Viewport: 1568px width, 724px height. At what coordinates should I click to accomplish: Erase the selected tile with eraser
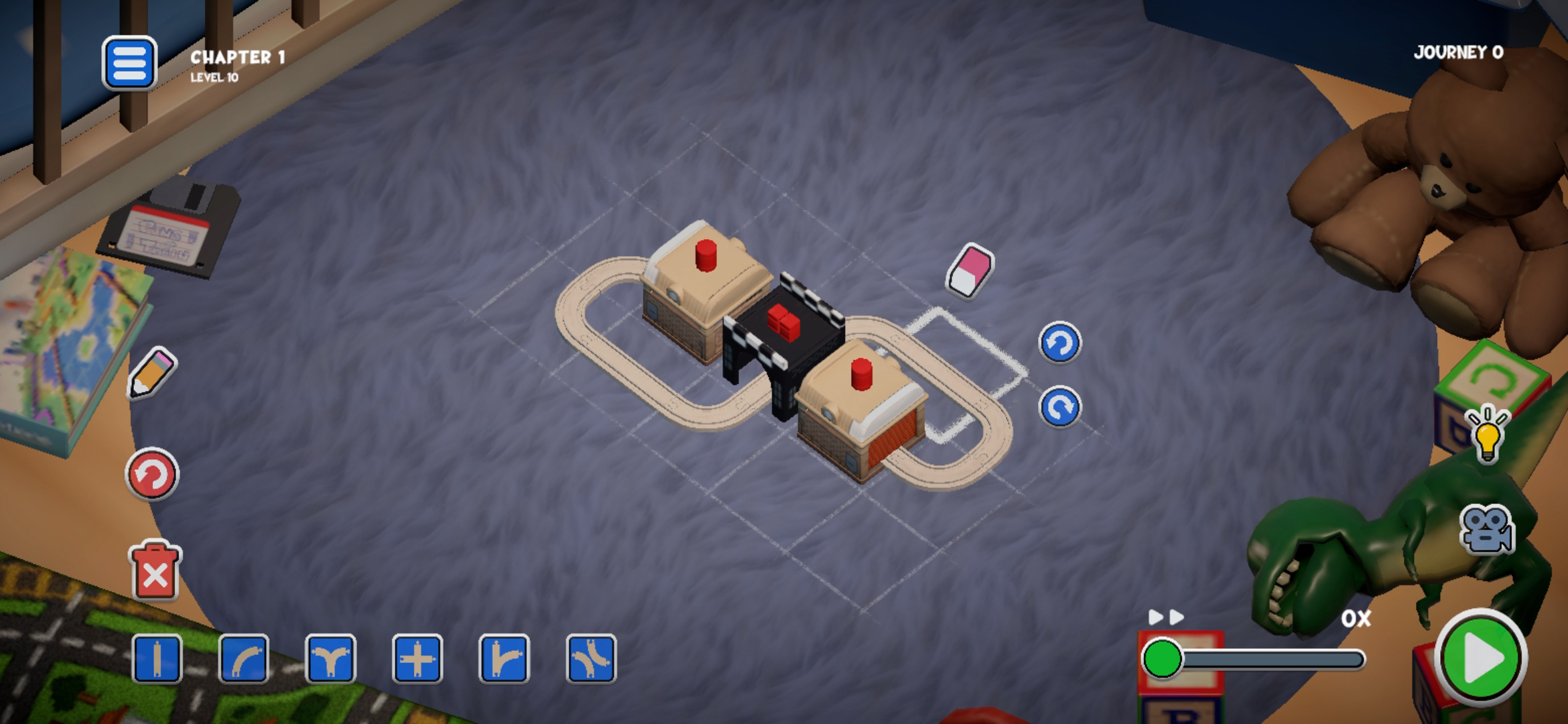pos(970,270)
